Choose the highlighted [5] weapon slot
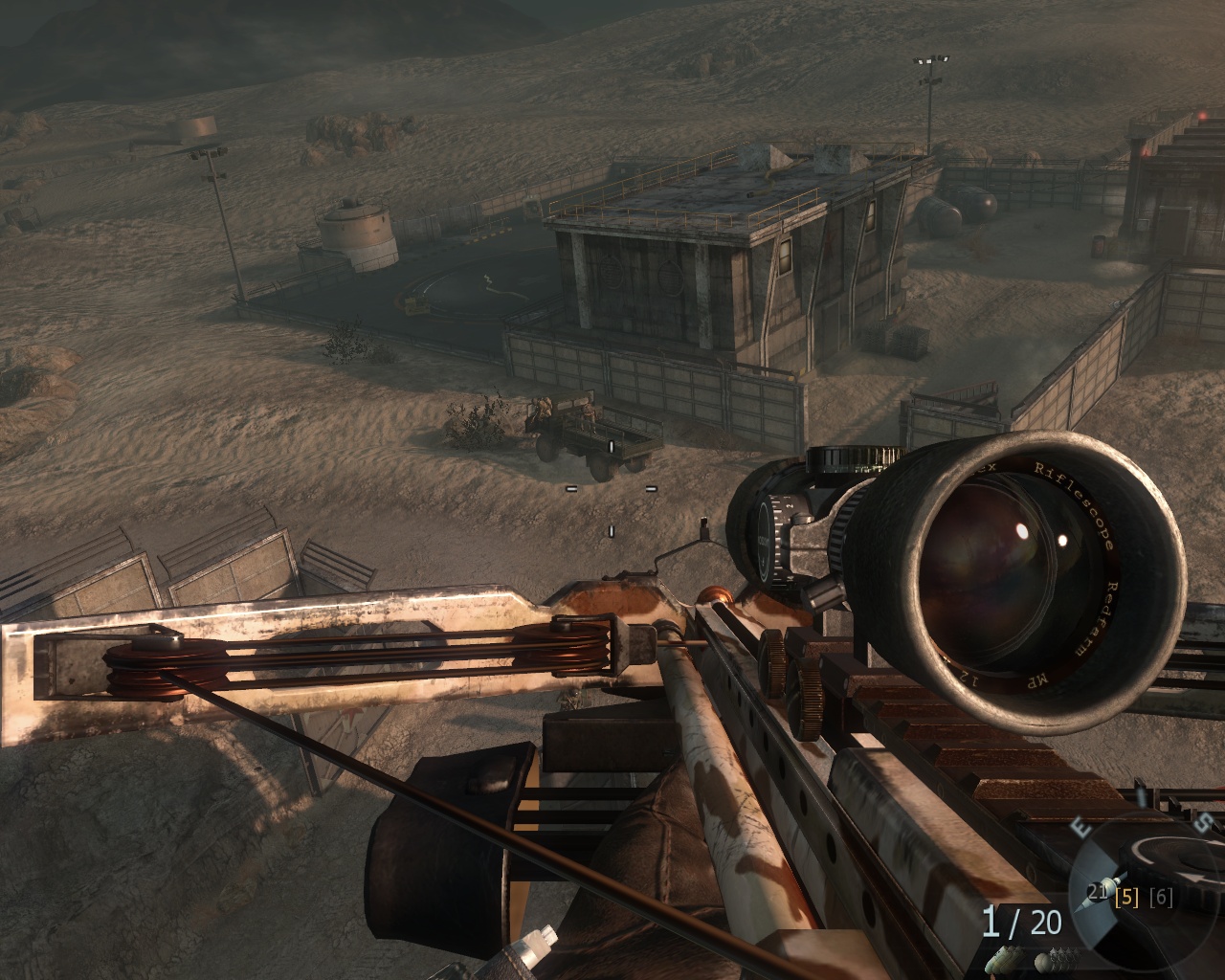1225x980 pixels. click(1128, 898)
